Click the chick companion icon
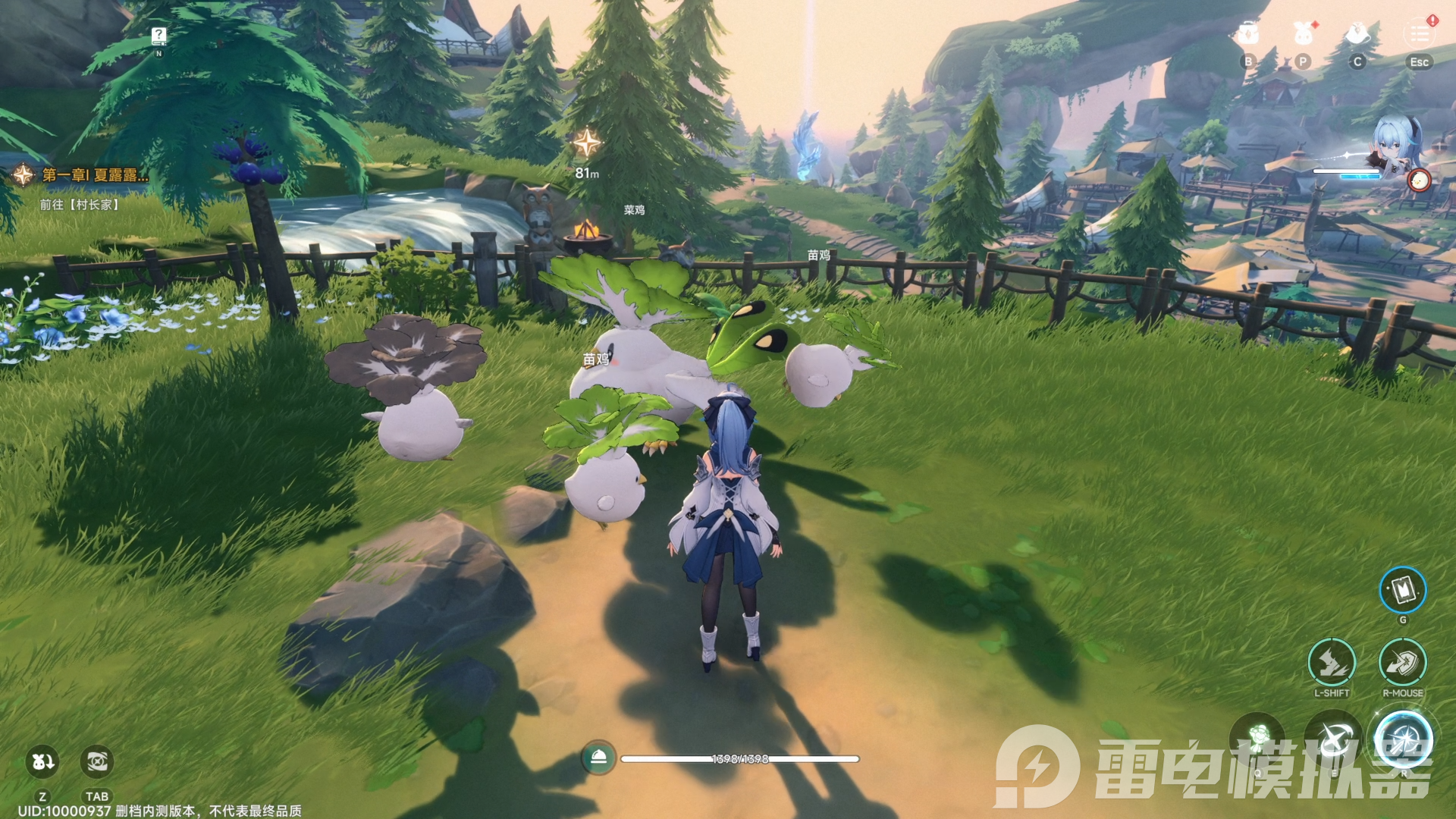Image resolution: width=1456 pixels, height=819 pixels. click(x=1419, y=180)
